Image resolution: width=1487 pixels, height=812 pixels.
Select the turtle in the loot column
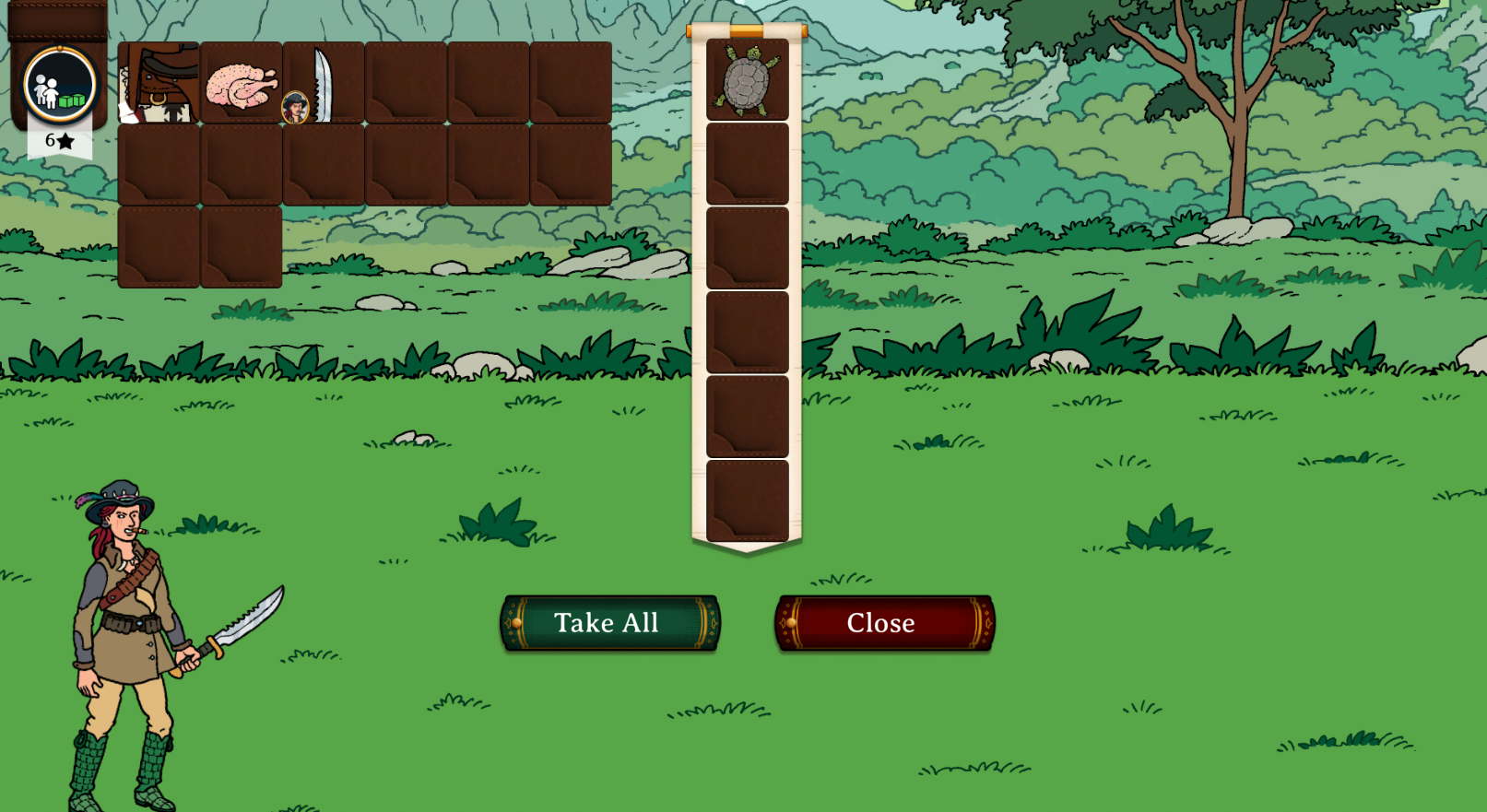coord(747,80)
